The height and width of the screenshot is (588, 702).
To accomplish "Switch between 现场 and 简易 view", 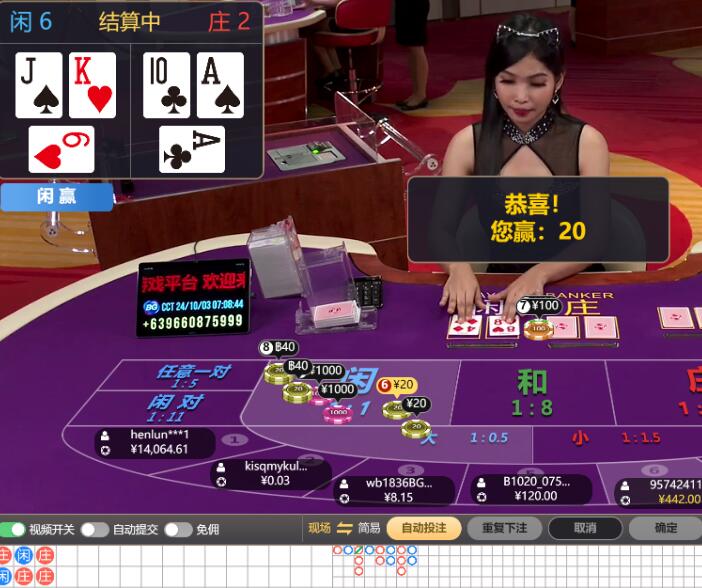I will [345, 528].
